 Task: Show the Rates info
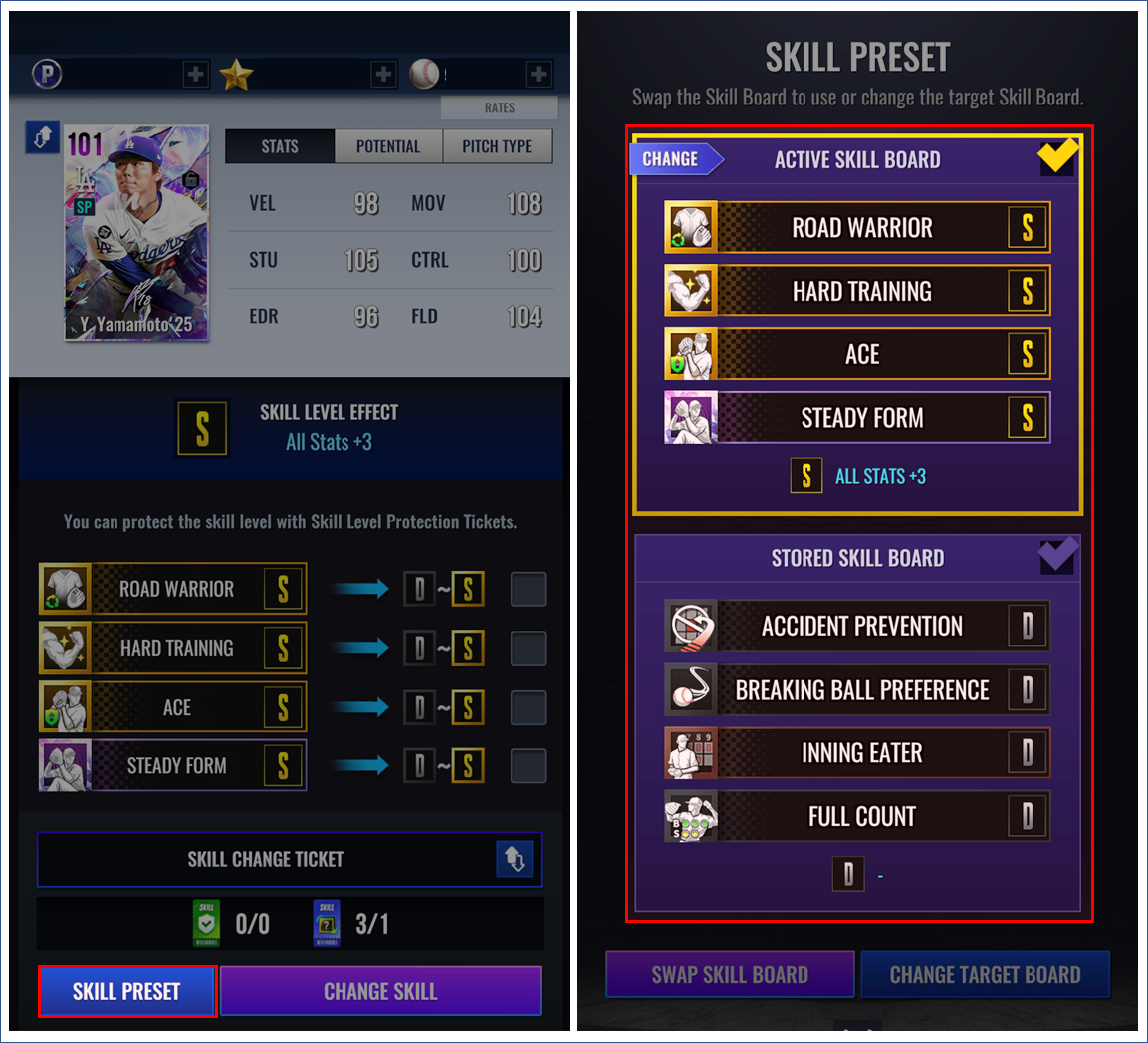pos(499,107)
